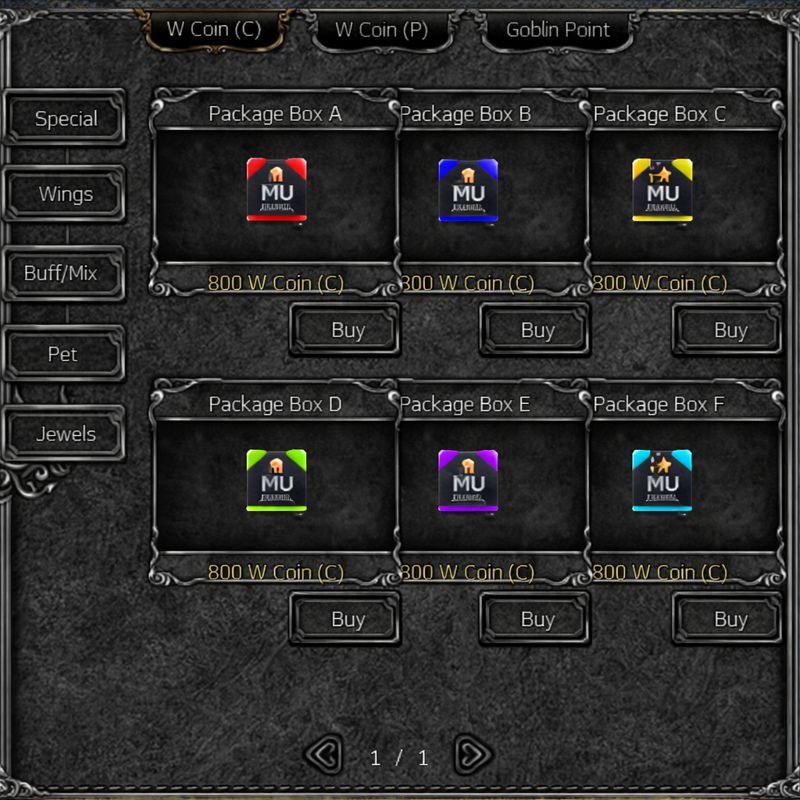Switch to the W Coin (C) tab

[214, 30]
